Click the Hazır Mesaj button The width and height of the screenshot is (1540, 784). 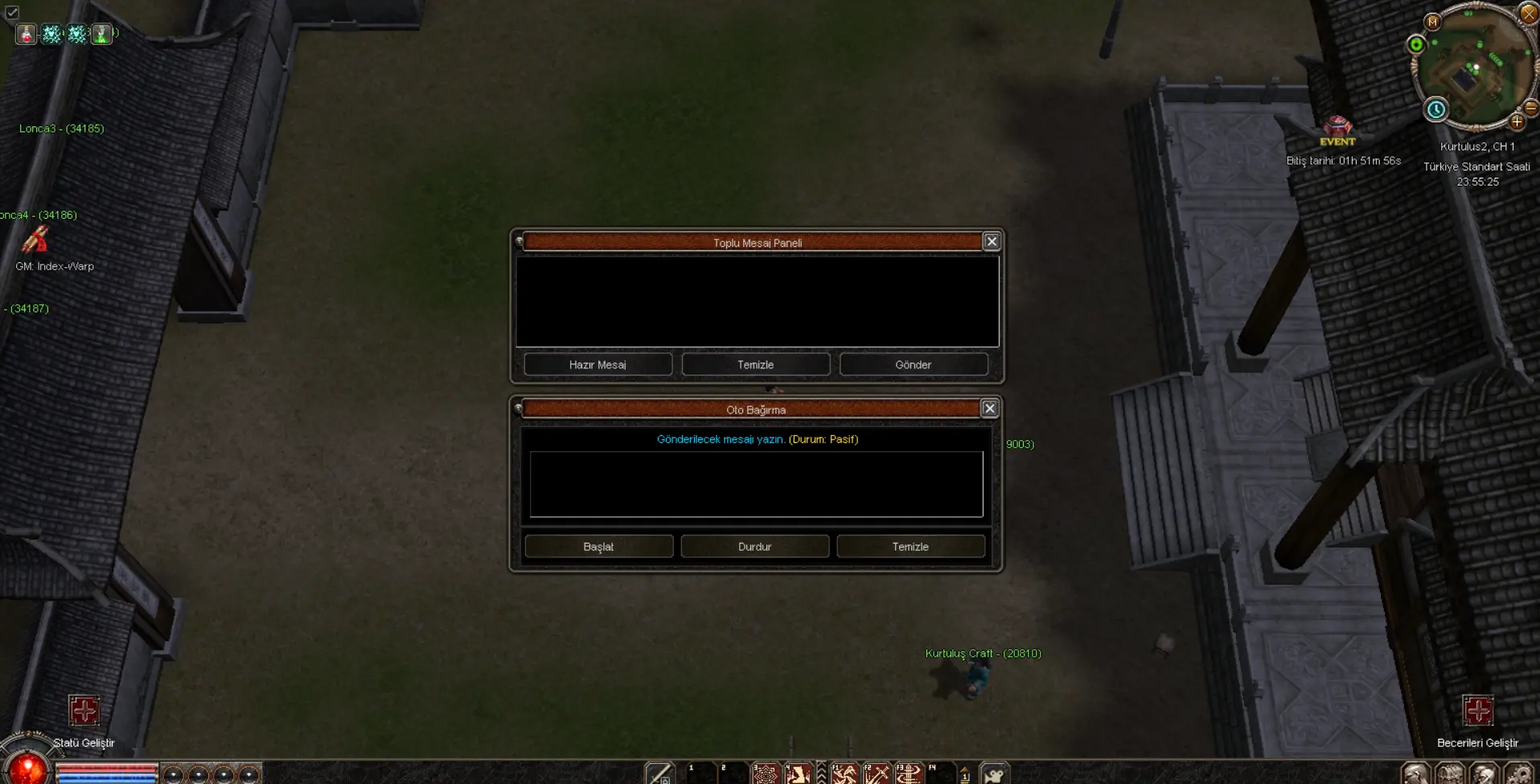click(598, 364)
